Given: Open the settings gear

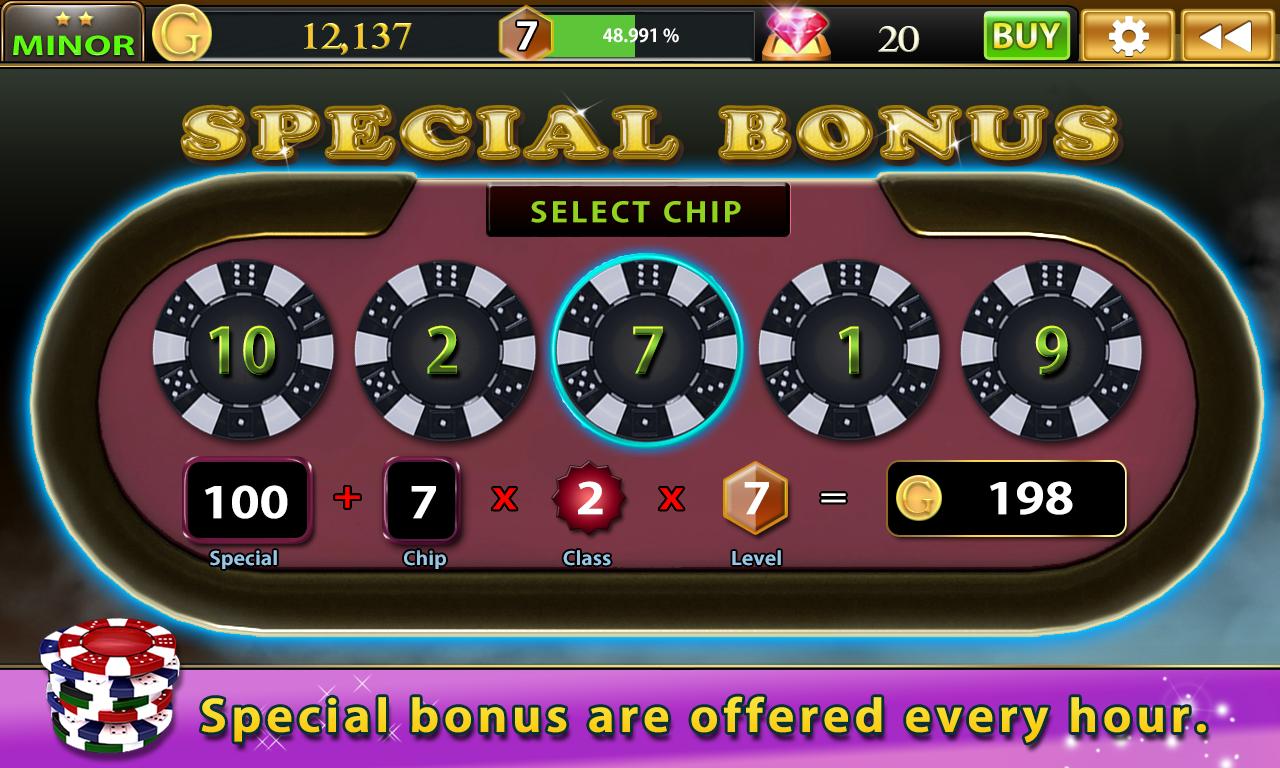Looking at the screenshot, I should 1129,35.
